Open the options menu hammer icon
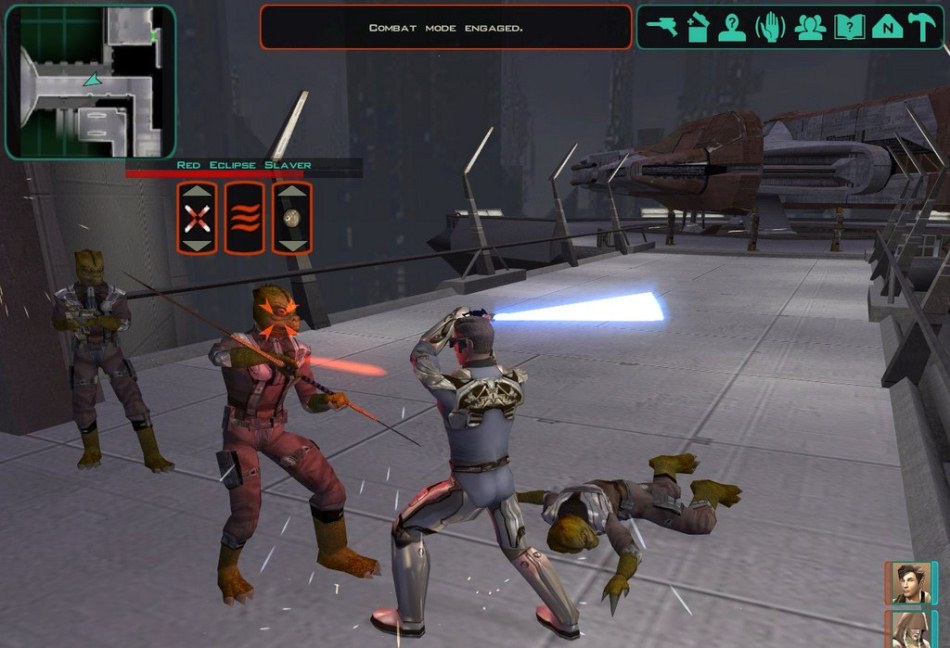 tap(922, 27)
